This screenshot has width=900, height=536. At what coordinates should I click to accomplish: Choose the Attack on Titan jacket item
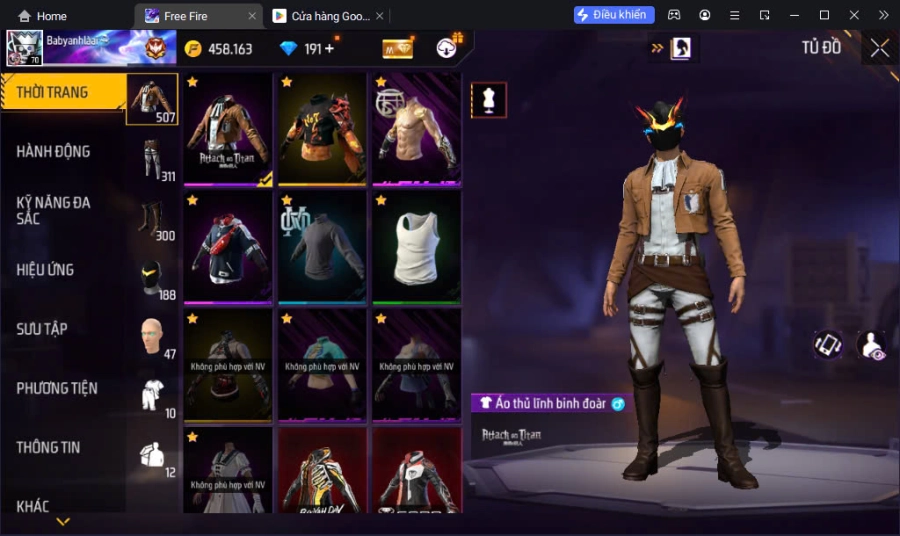point(228,129)
